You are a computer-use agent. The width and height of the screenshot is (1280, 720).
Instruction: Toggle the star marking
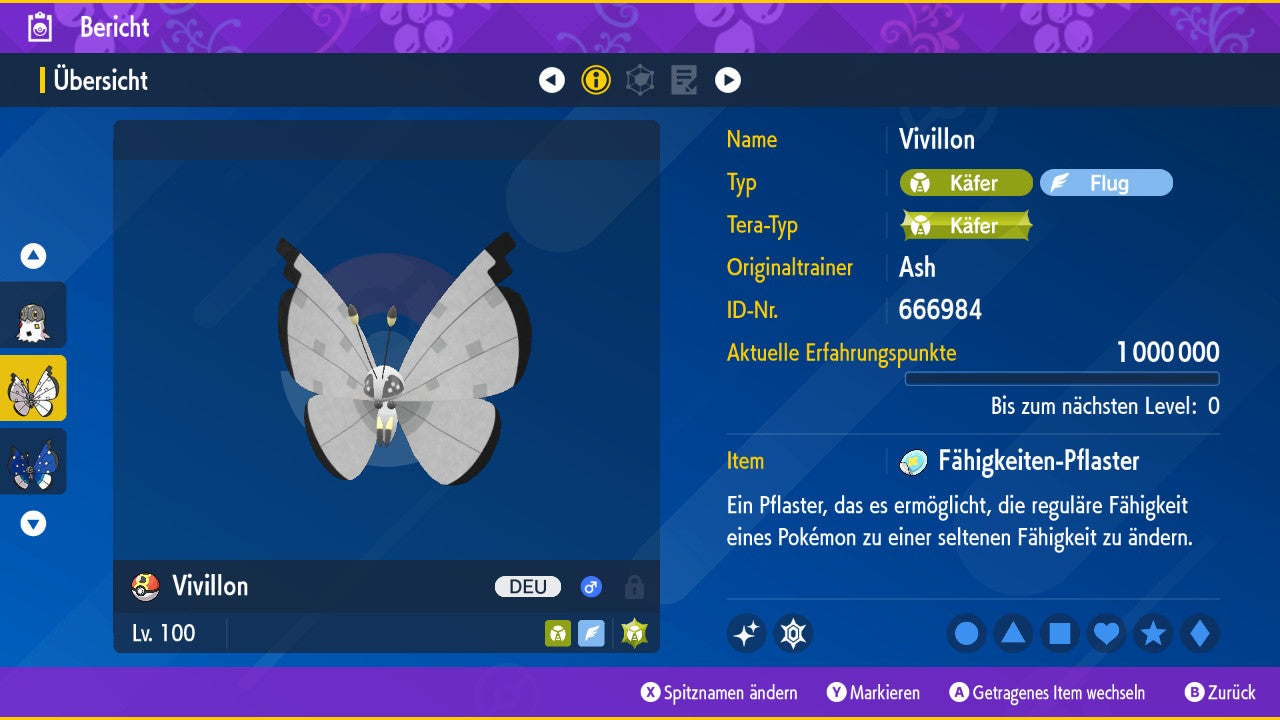(x=1153, y=634)
